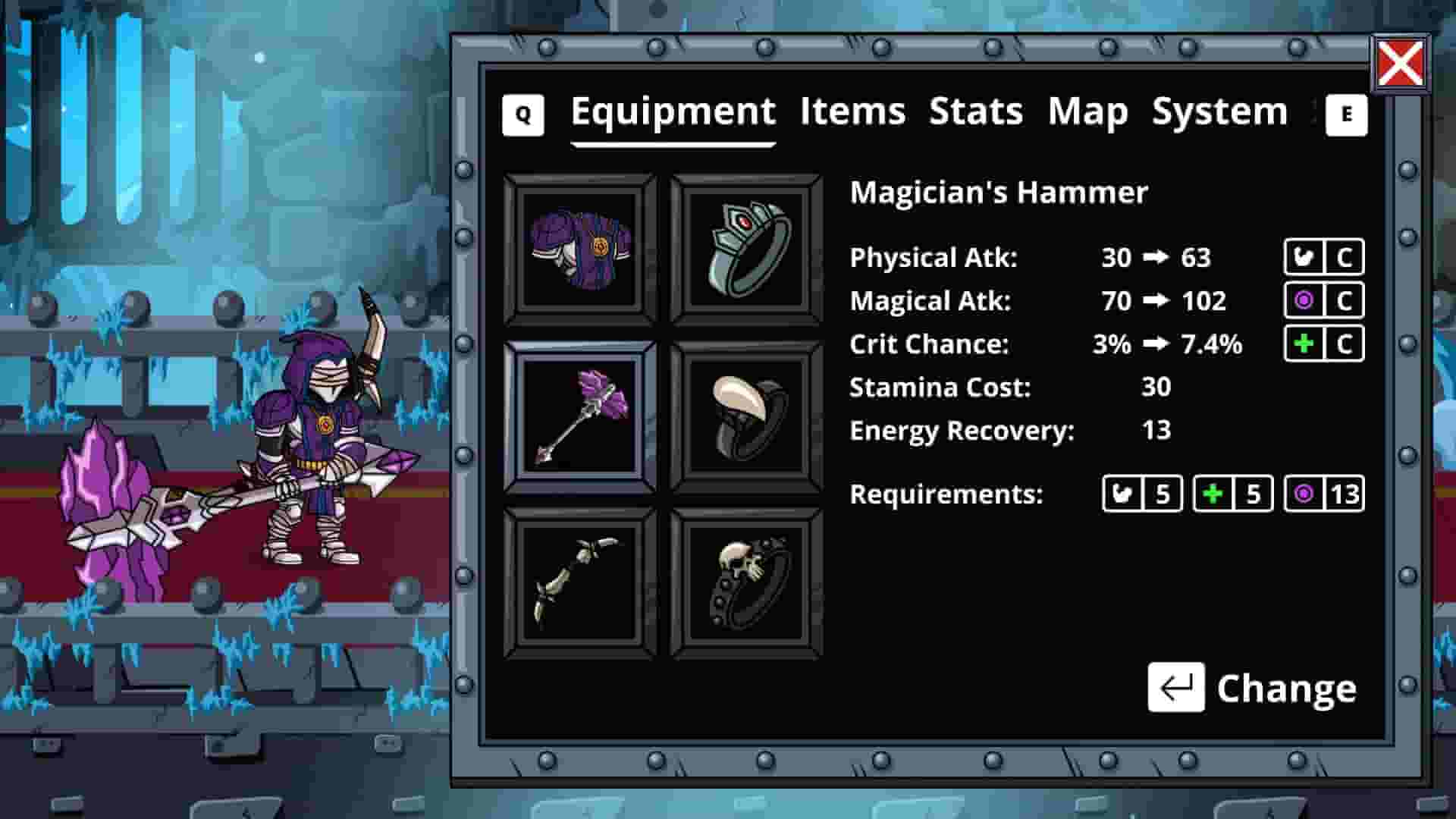The image size is (1456, 819).
Task: Open the Stats tab
Action: coord(976,111)
